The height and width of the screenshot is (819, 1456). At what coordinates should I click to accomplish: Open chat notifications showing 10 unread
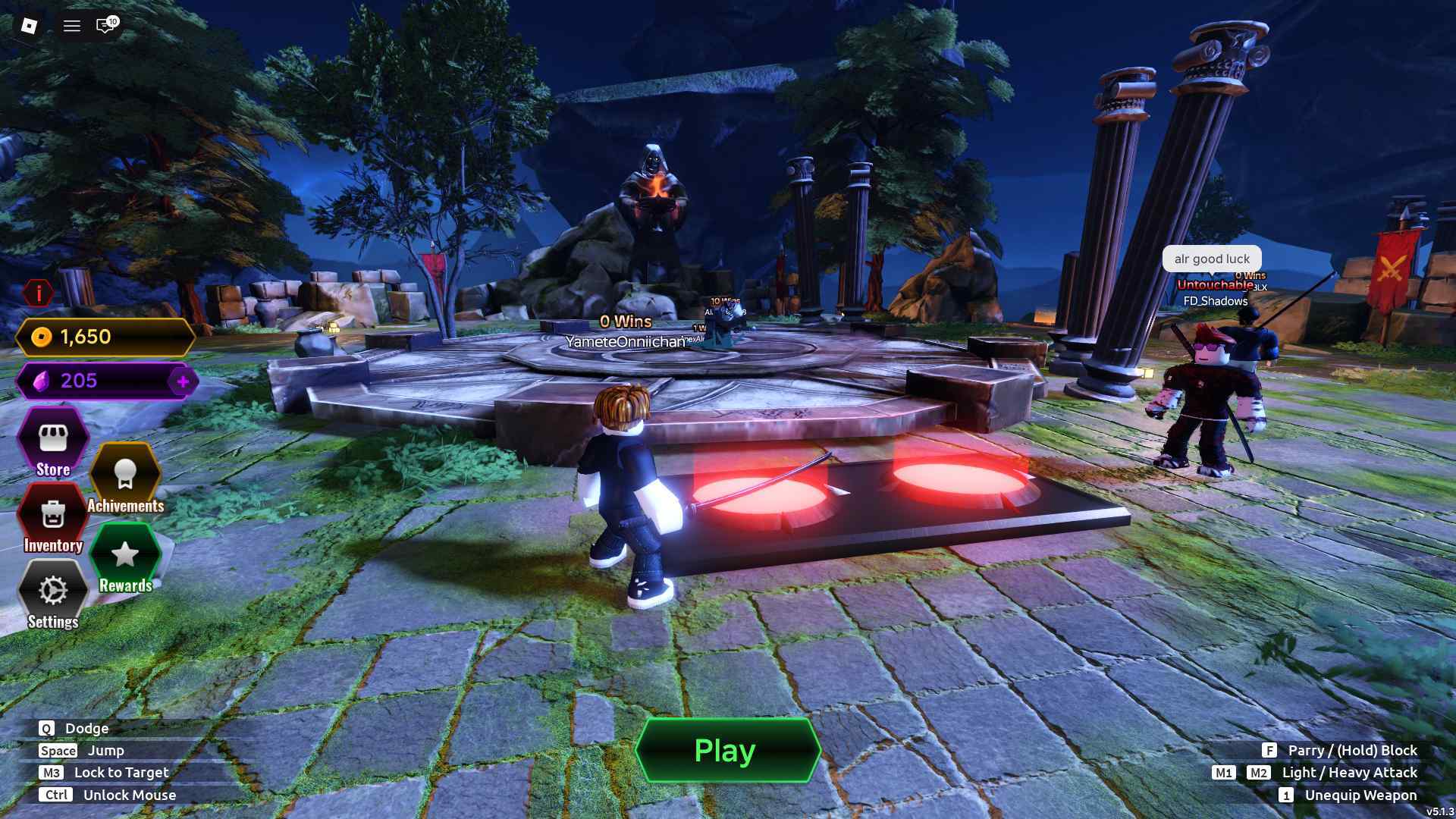tap(105, 25)
